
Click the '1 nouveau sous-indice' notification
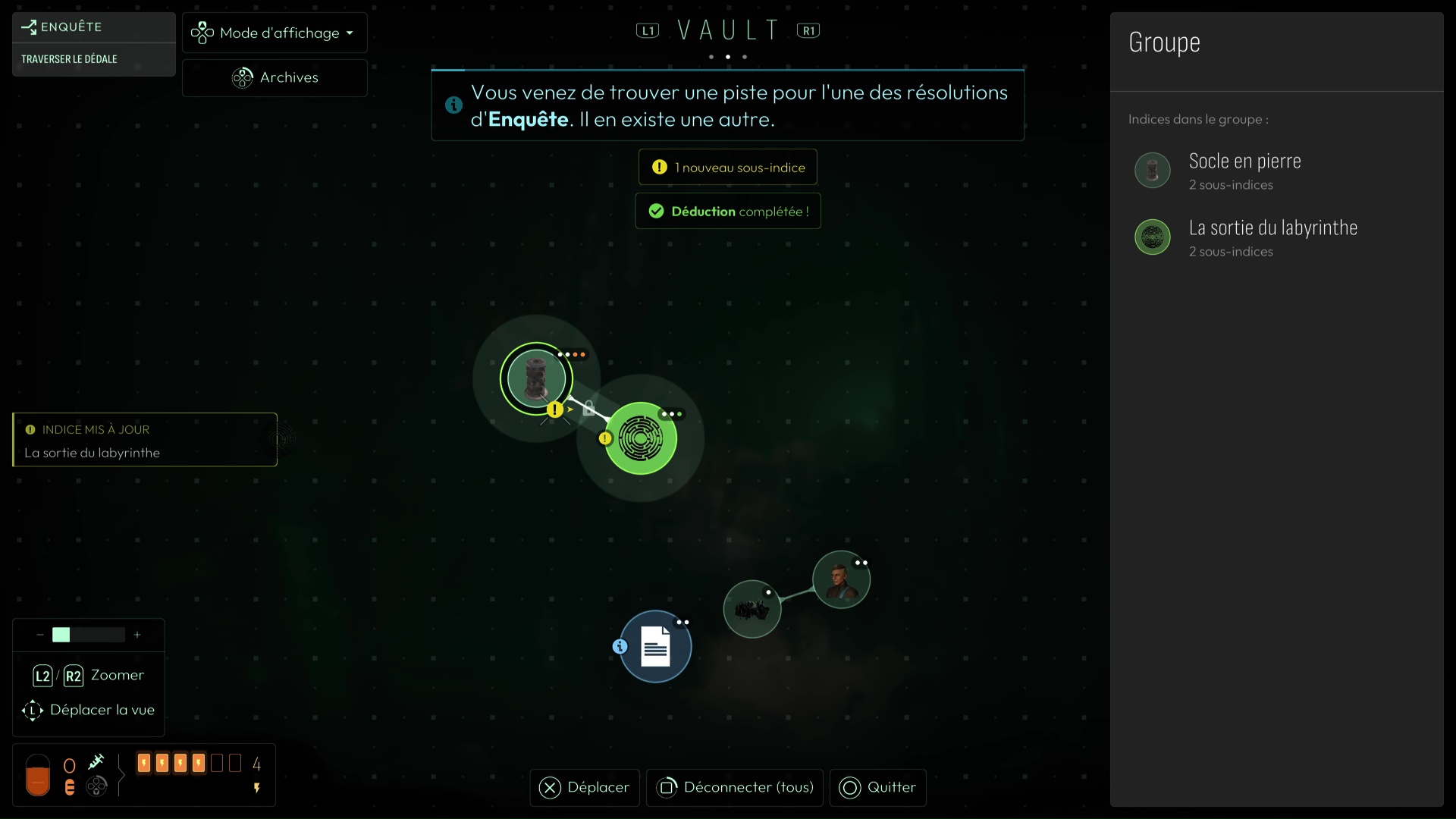(x=728, y=168)
